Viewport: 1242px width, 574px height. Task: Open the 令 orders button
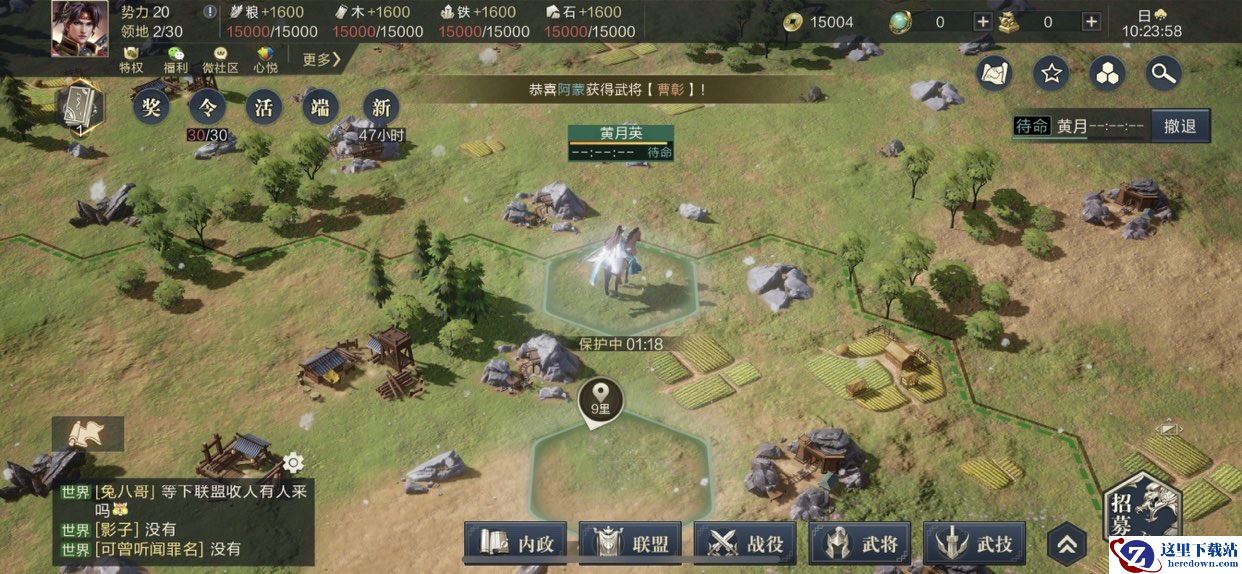pos(208,107)
